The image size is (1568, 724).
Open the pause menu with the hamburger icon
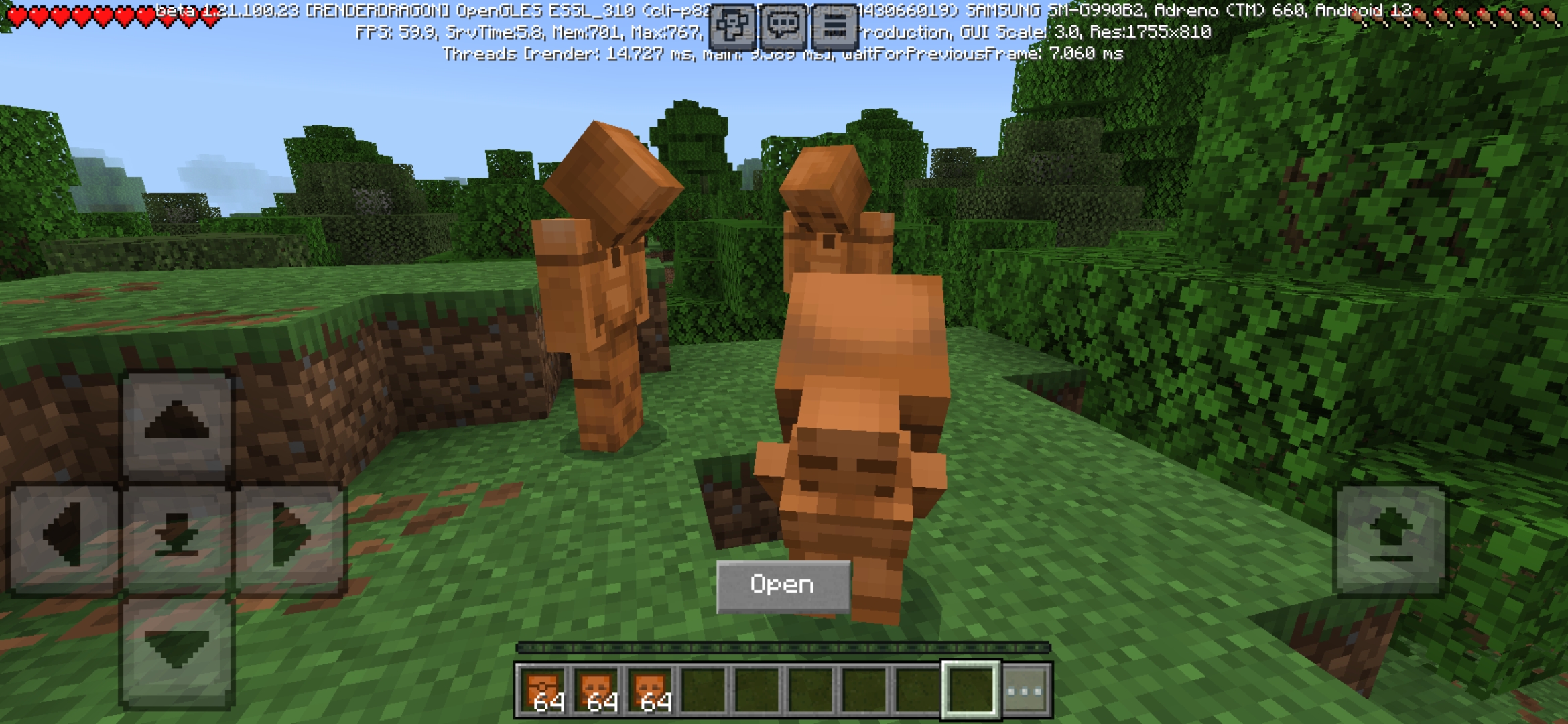click(835, 25)
